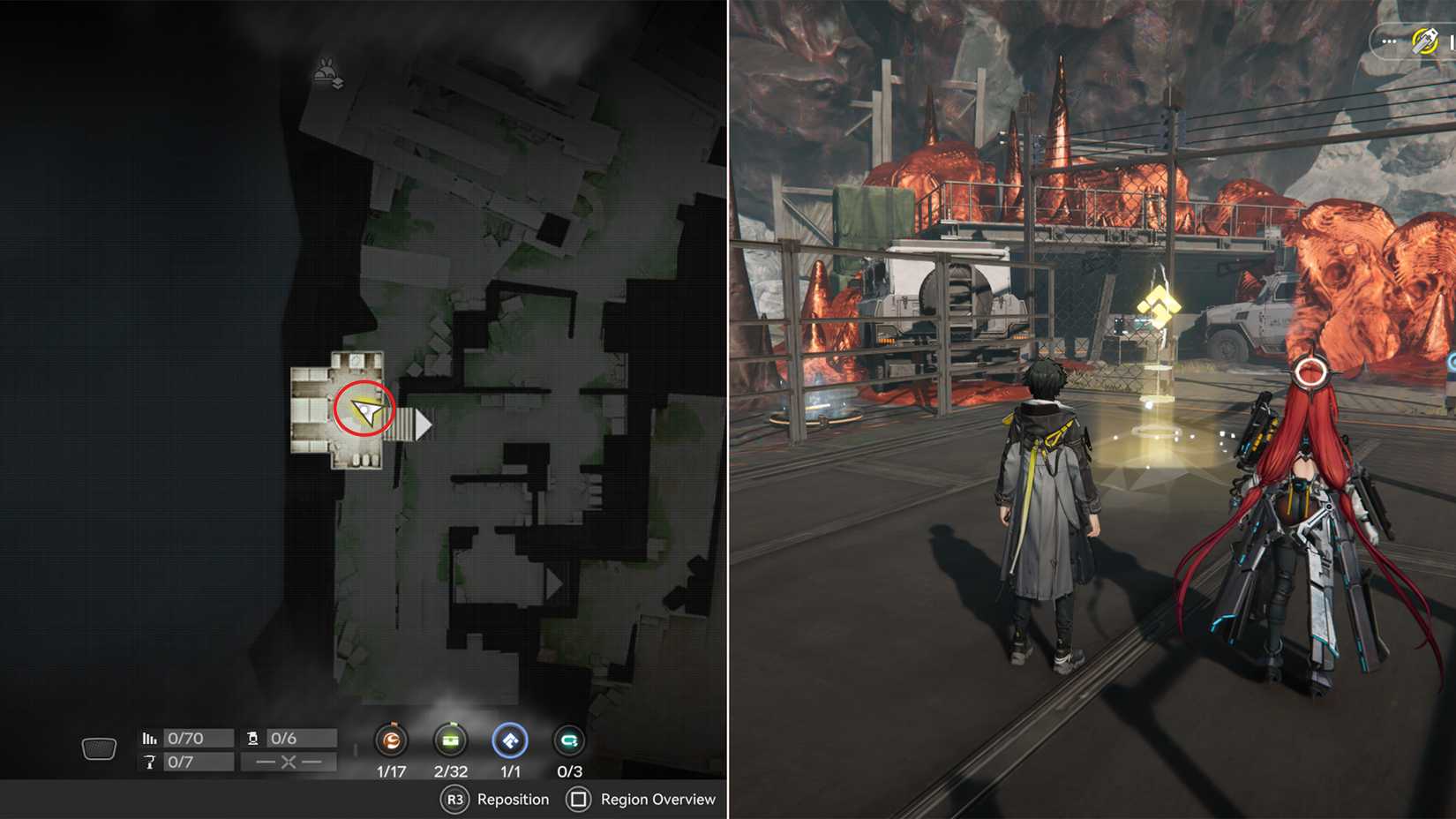This screenshot has width=1456, height=819.
Task: Click the rabbit den icon near the map top
Action: point(325,75)
